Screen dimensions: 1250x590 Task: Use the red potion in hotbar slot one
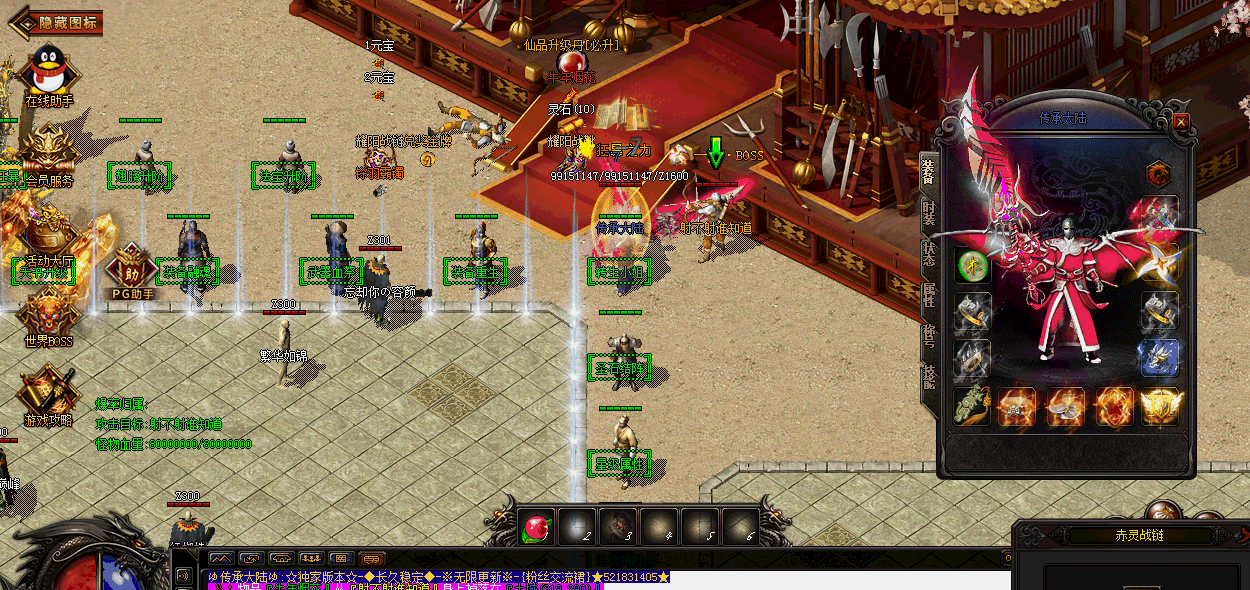tap(537, 527)
